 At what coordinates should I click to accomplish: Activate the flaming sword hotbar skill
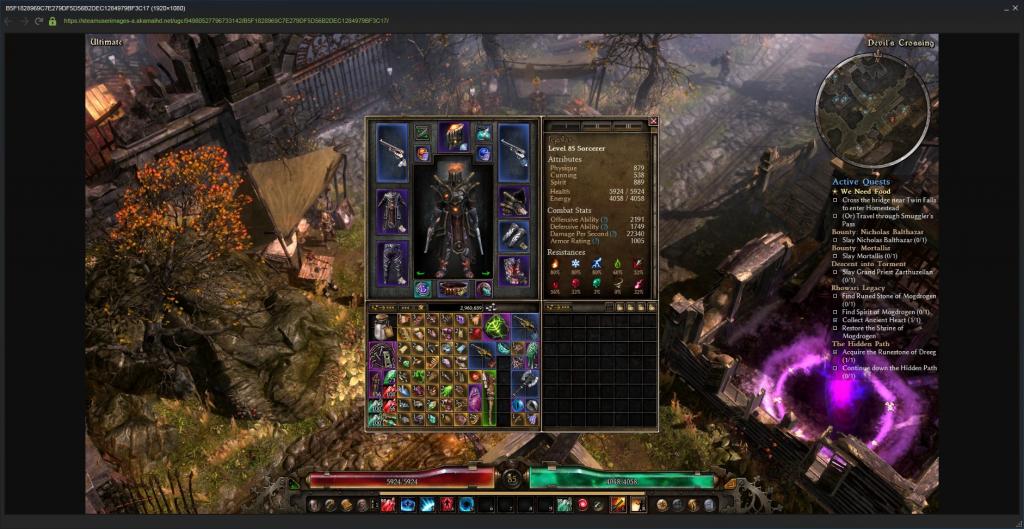tap(619, 504)
